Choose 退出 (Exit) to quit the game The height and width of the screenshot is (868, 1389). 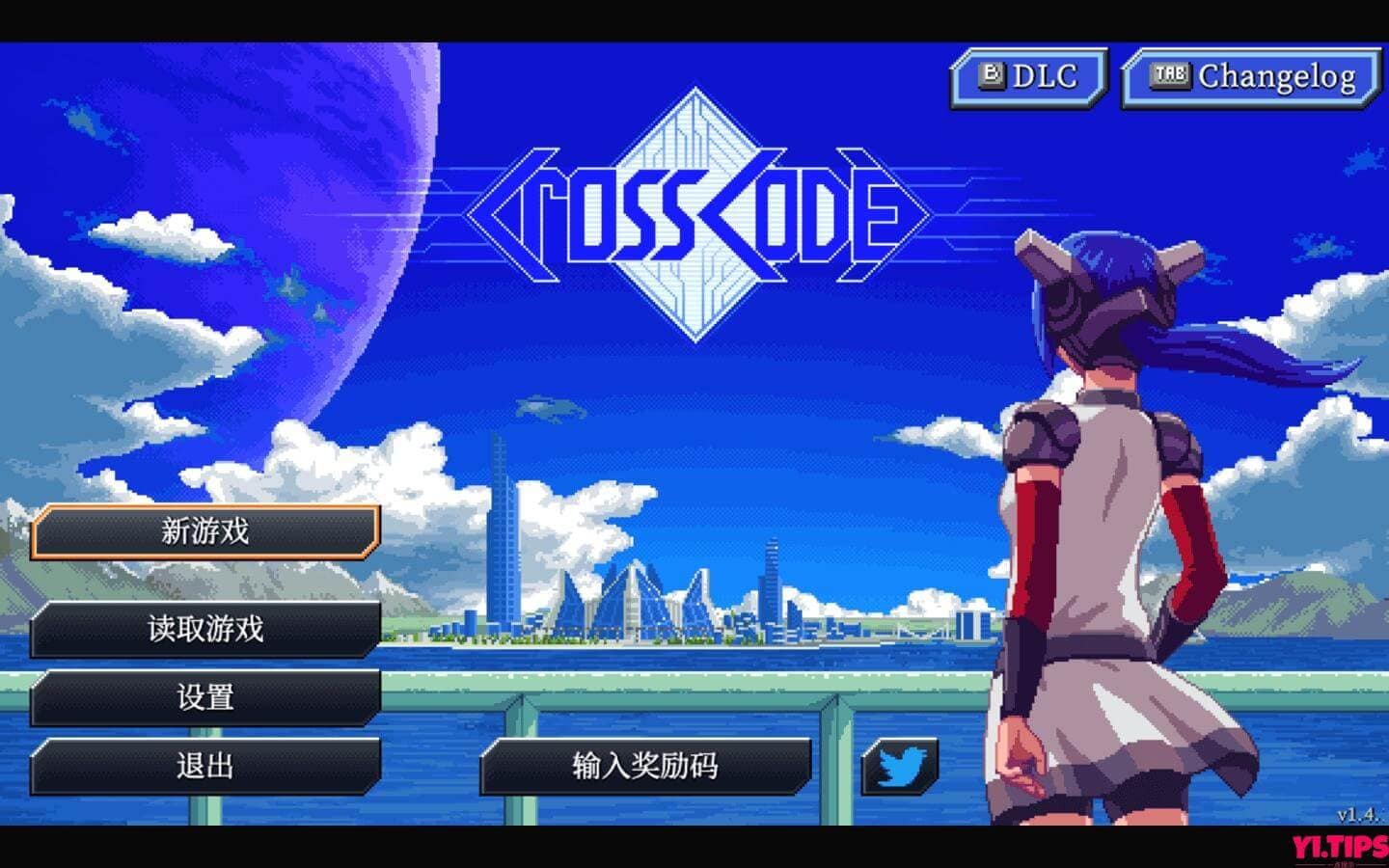(205, 765)
